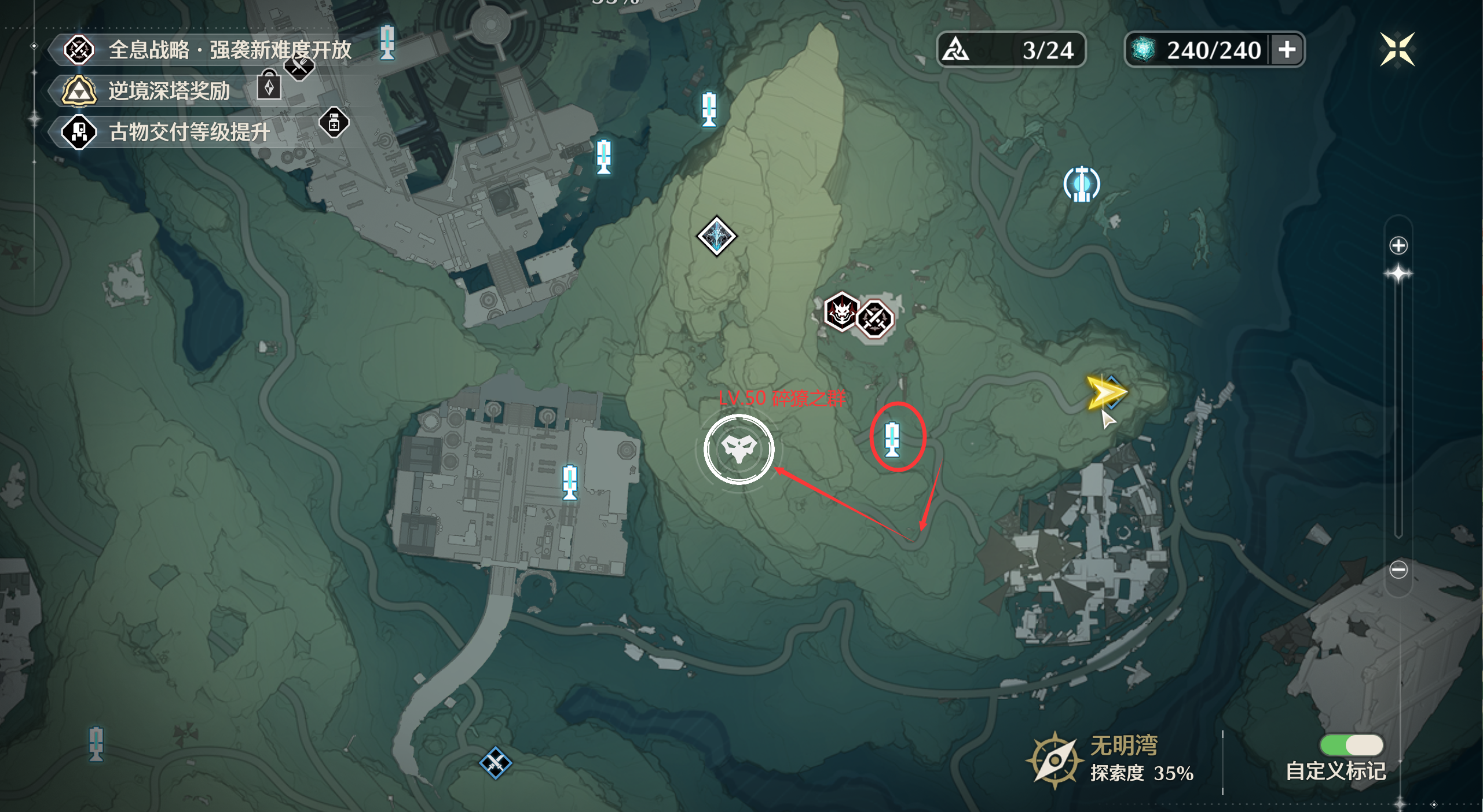Image resolution: width=1483 pixels, height=812 pixels.
Task: Select the circled white boss mask marker
Action: point(739,449)
